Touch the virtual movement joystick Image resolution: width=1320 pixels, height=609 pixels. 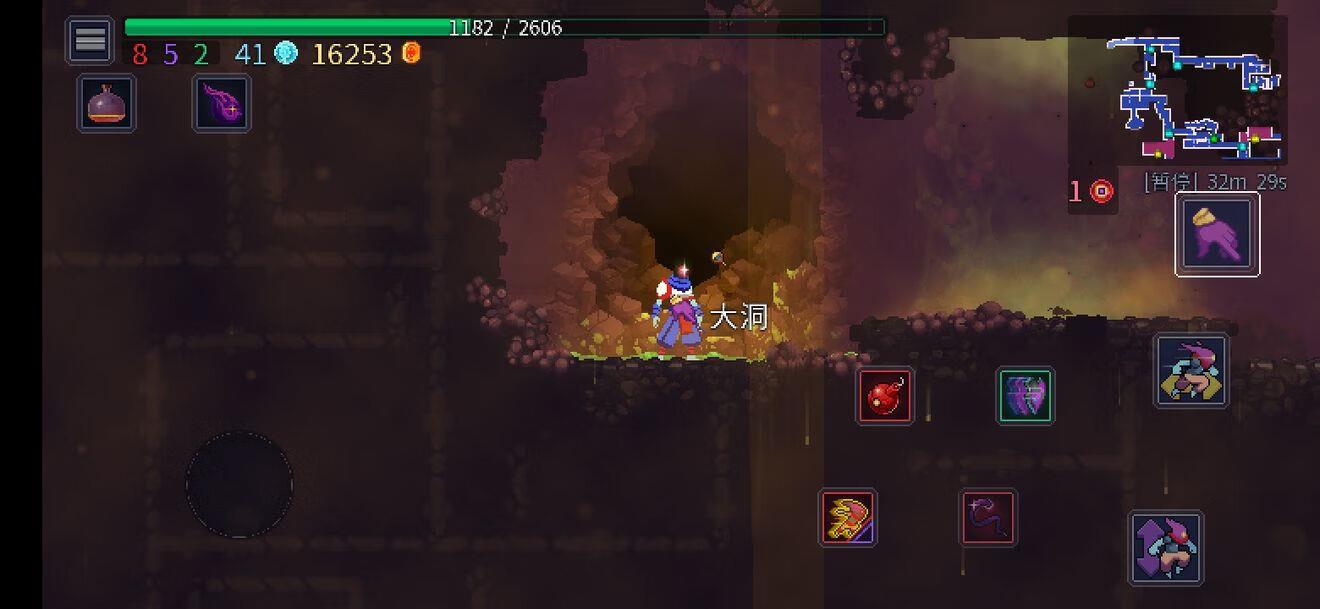pos(239,485)
